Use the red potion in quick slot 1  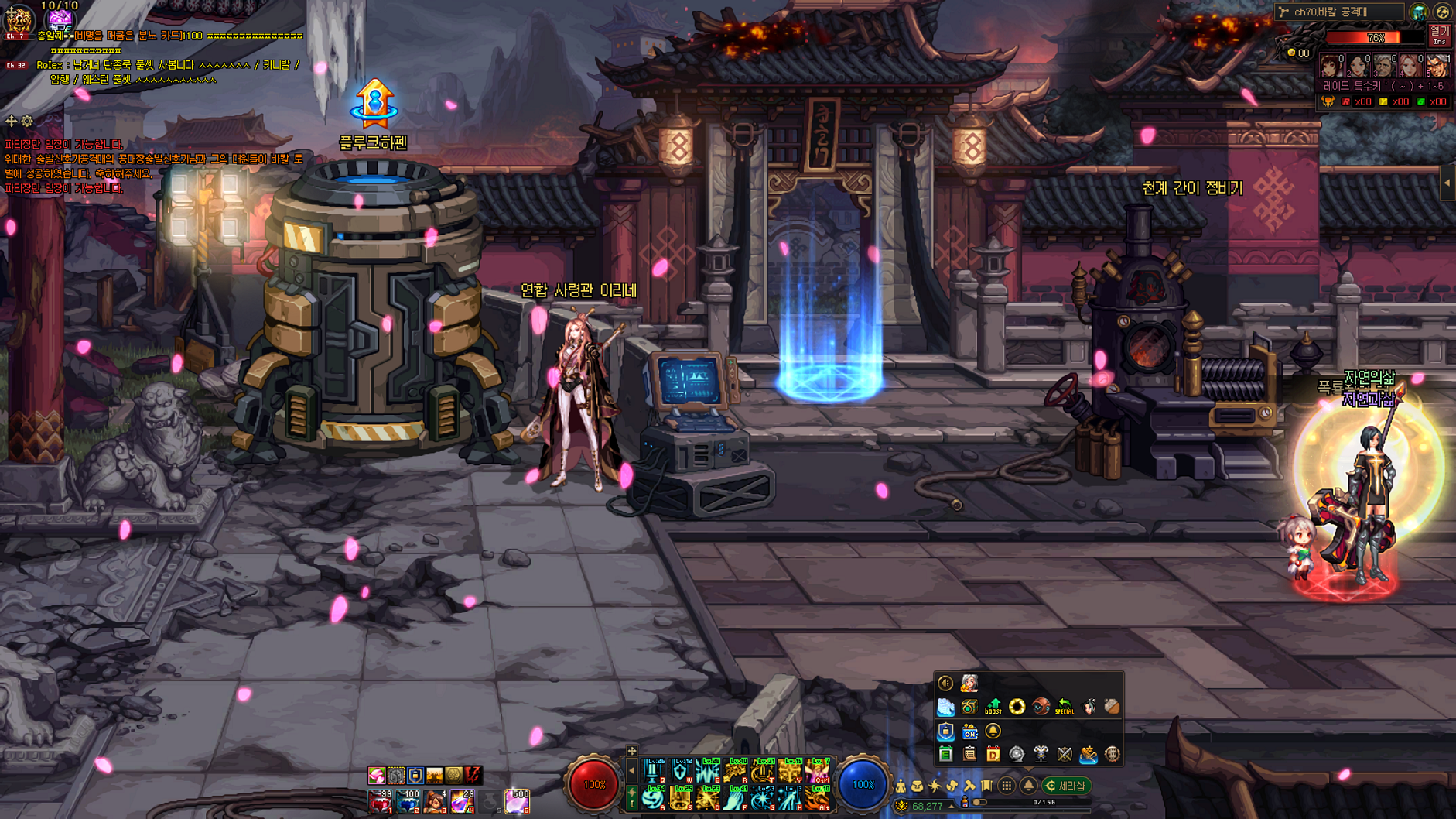pos(380,802)
